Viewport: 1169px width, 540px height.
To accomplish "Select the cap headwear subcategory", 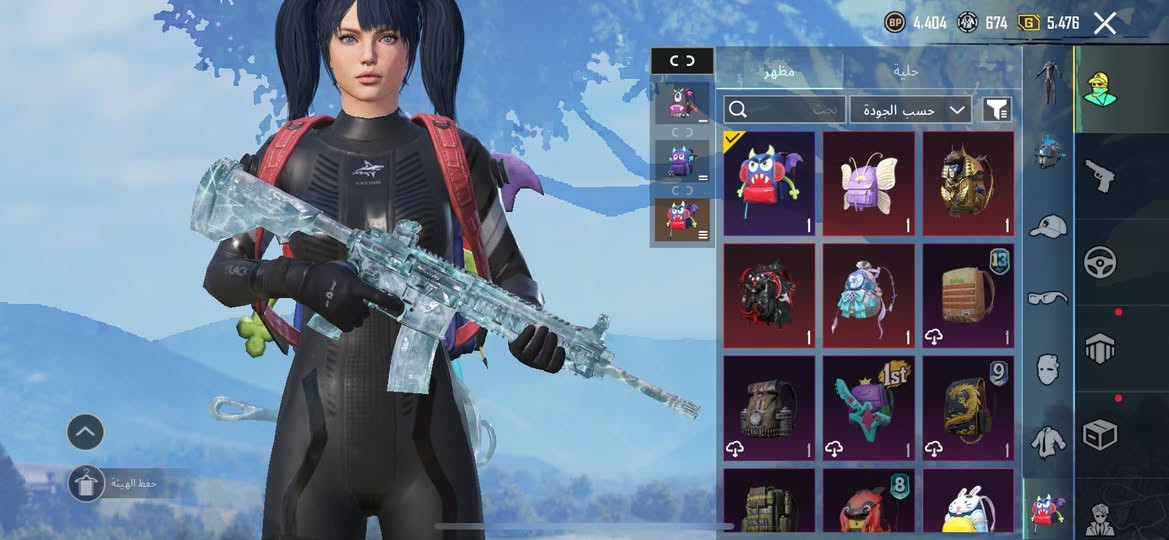I will coord(1047,226).
